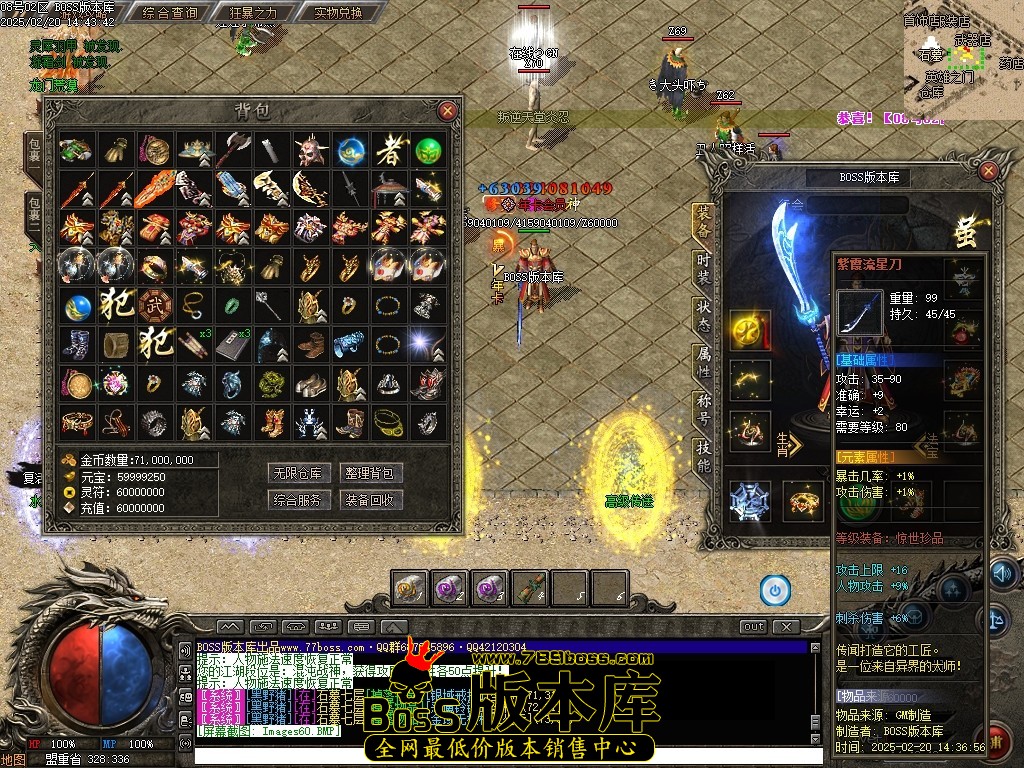Select the horned skull helmet in the bag

pos(310,151)
